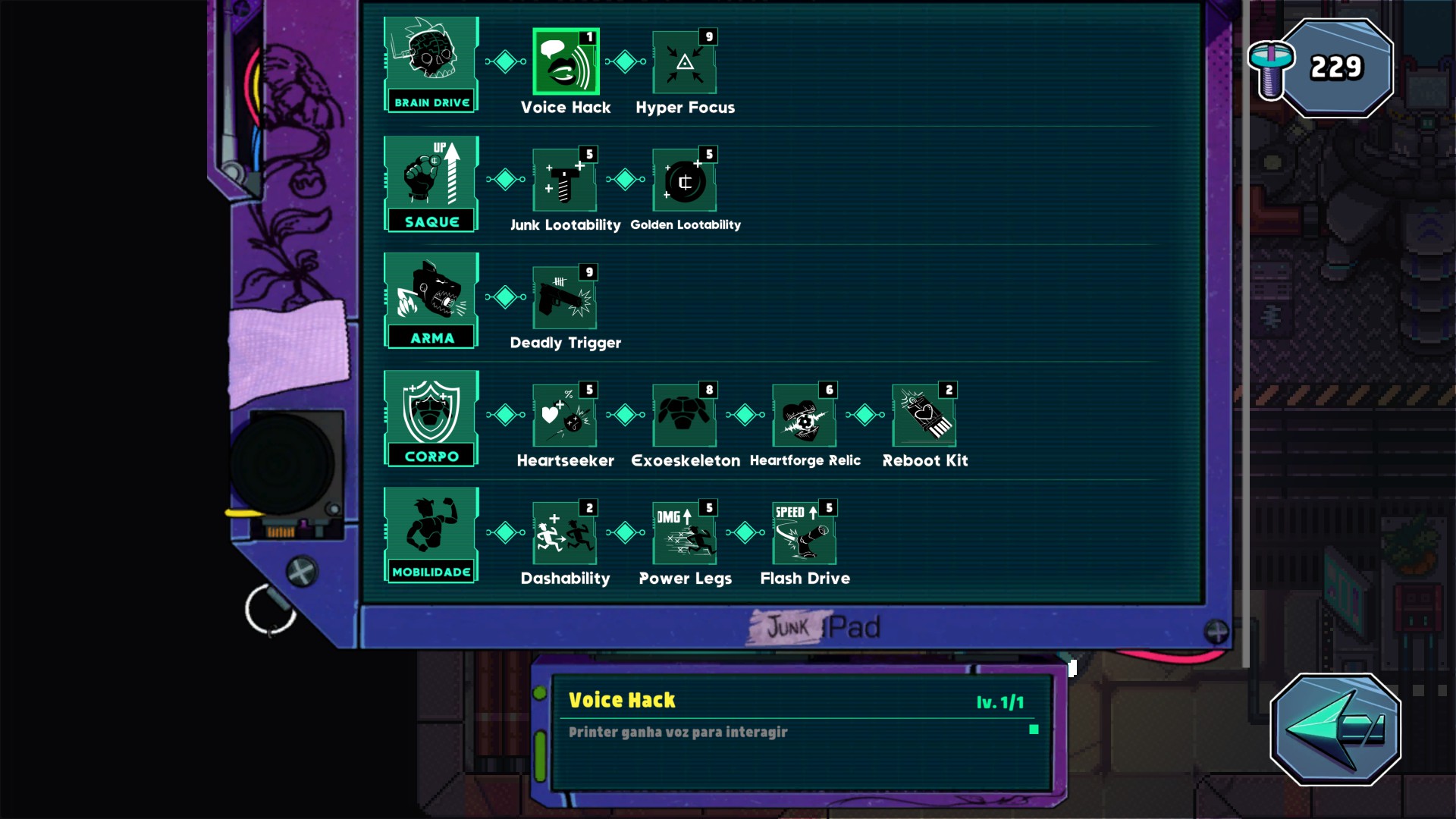
Task: Select the Heartseeker upgrade
Action: pyautogui.click(x=565, y=416)
